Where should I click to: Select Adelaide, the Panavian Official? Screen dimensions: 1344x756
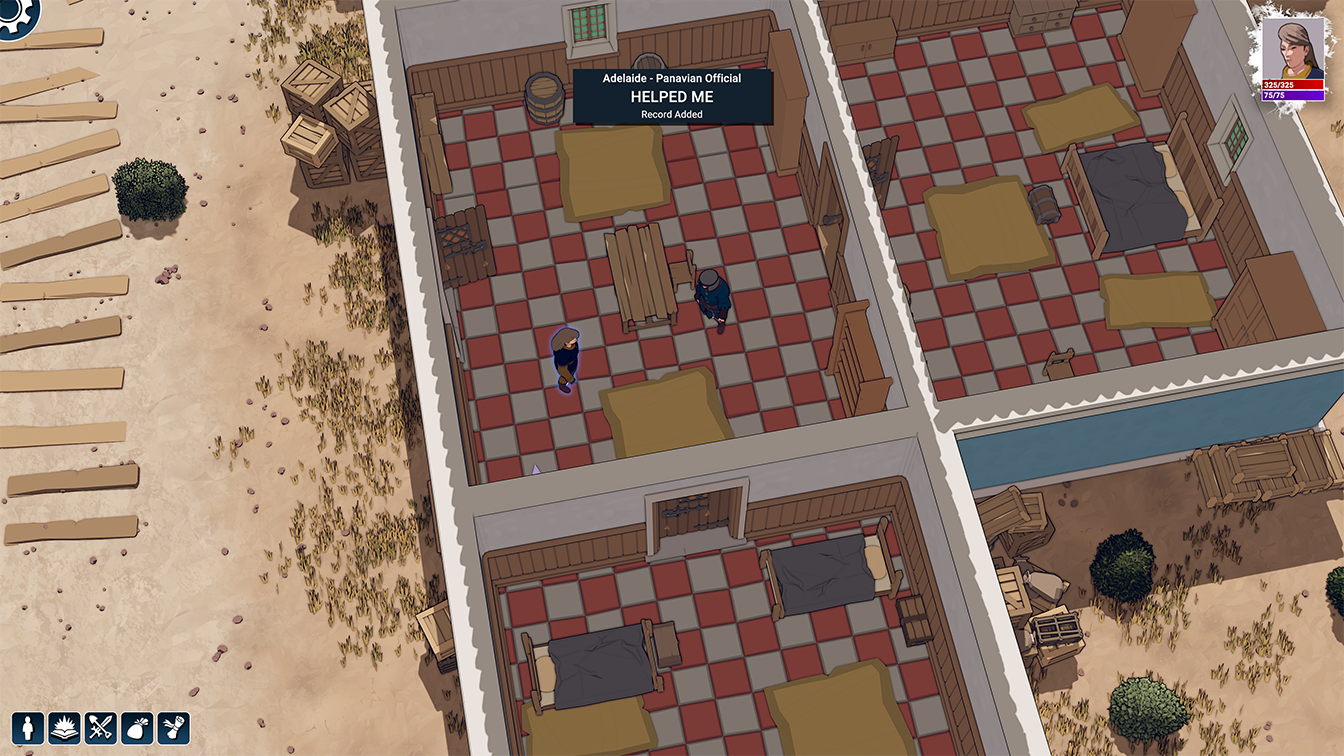point(712,300)
